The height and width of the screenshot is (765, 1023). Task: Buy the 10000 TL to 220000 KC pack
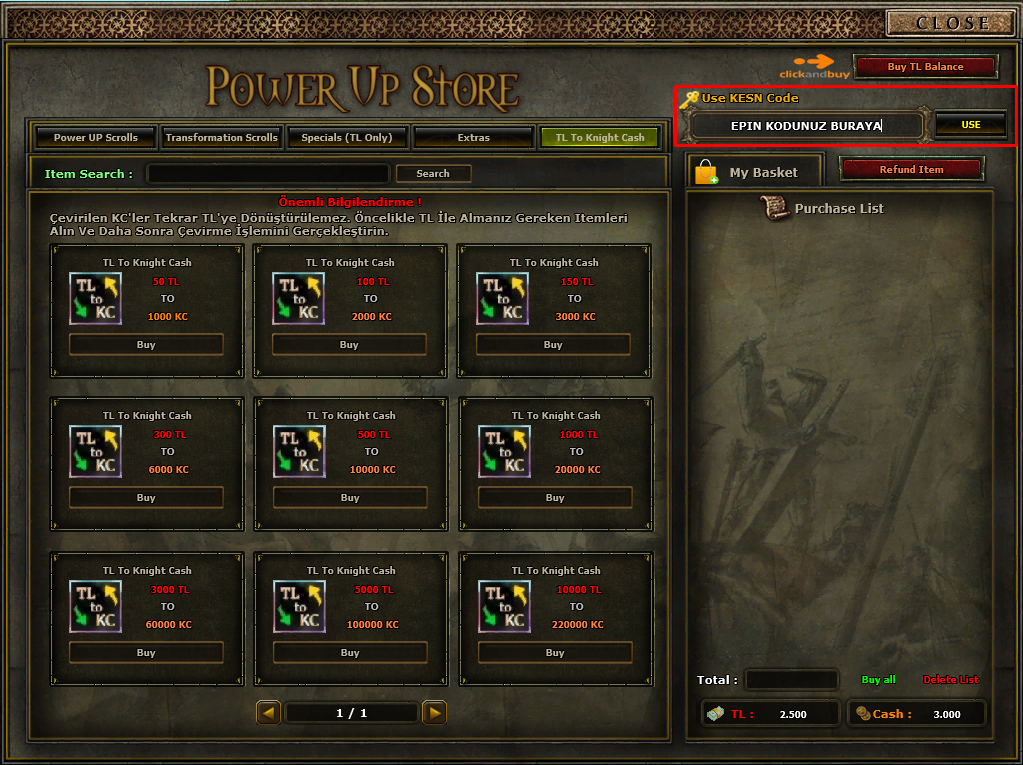[555, 653]
